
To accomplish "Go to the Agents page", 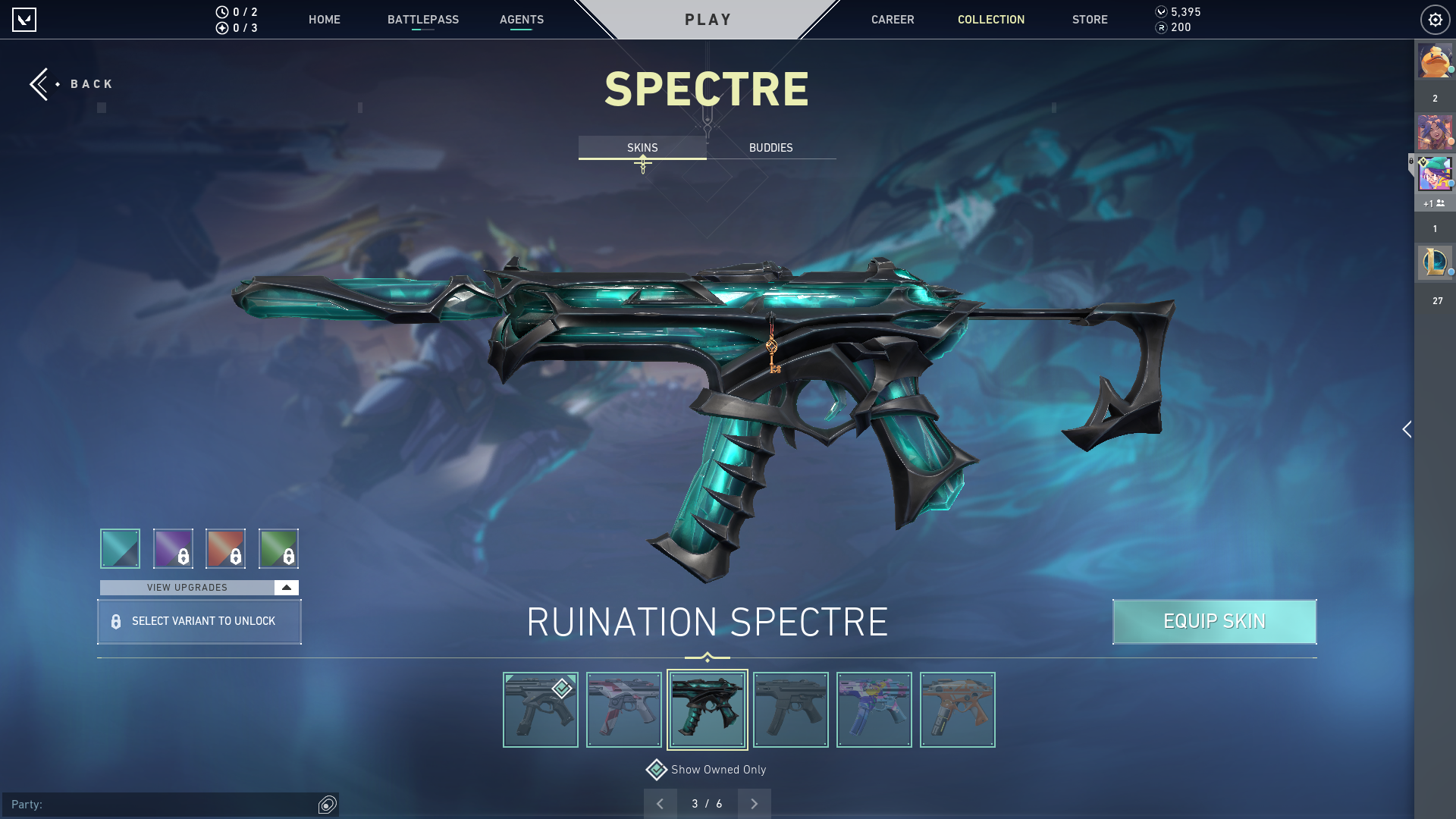I will pos(521,20).
